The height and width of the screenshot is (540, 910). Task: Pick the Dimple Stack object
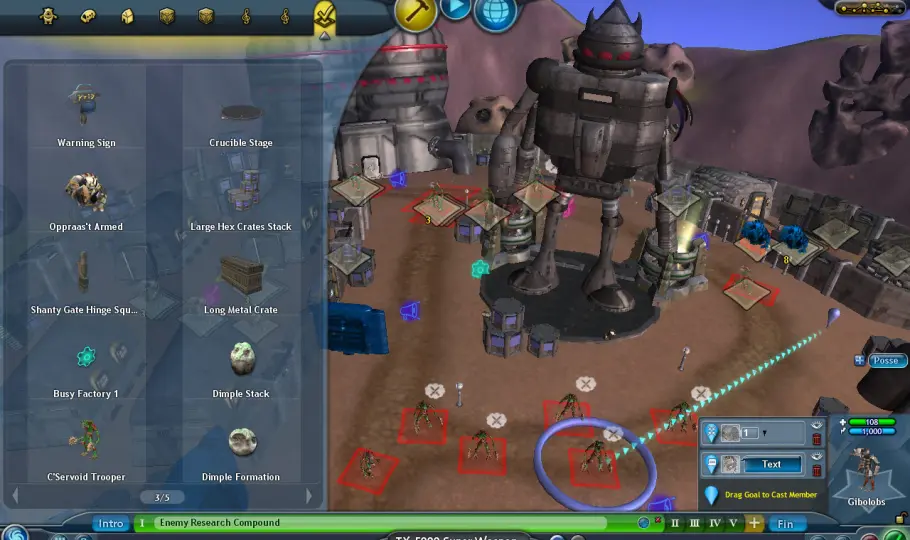[x=241, y=359]
